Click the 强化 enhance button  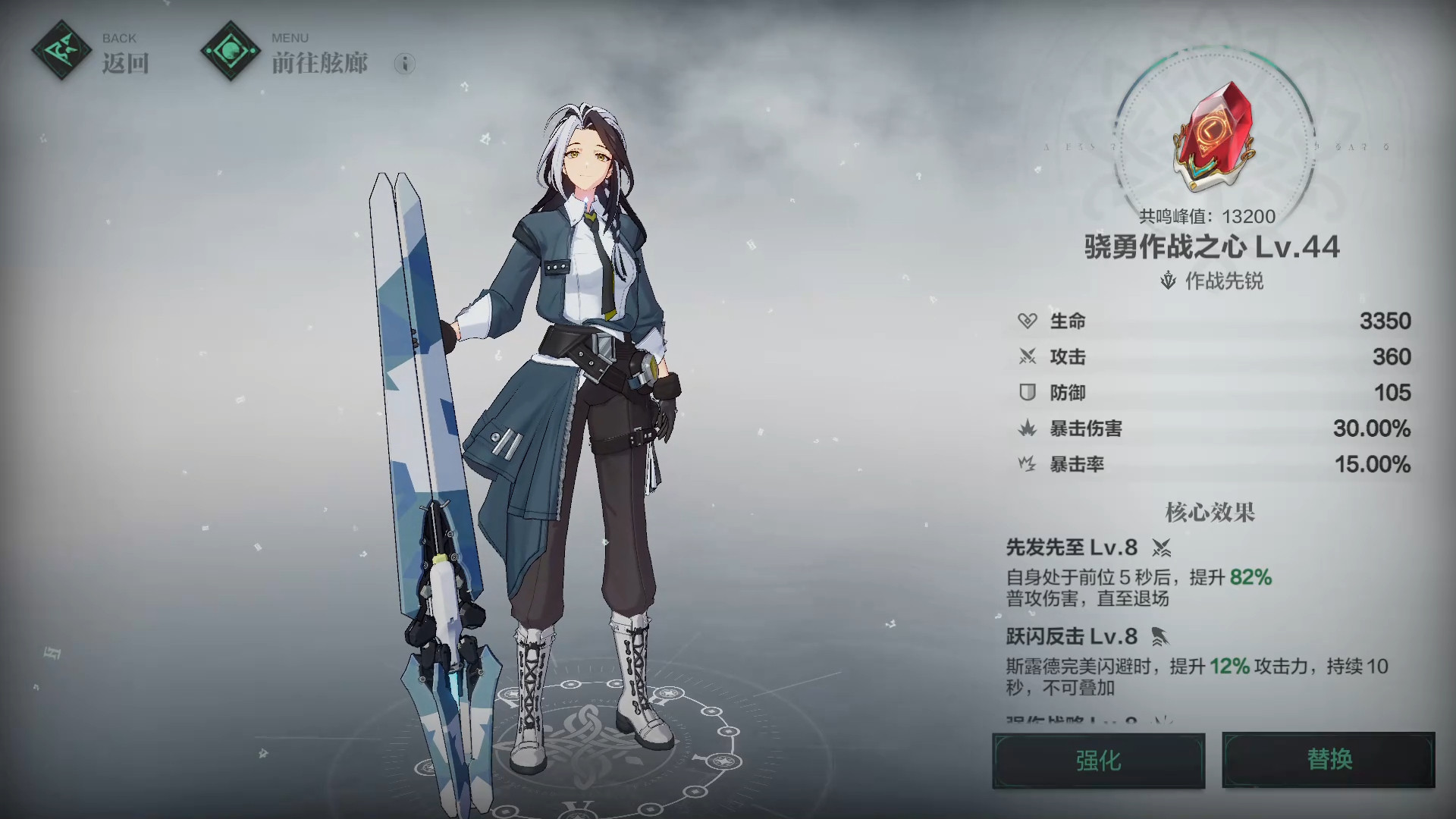[x=1098, y=760]
